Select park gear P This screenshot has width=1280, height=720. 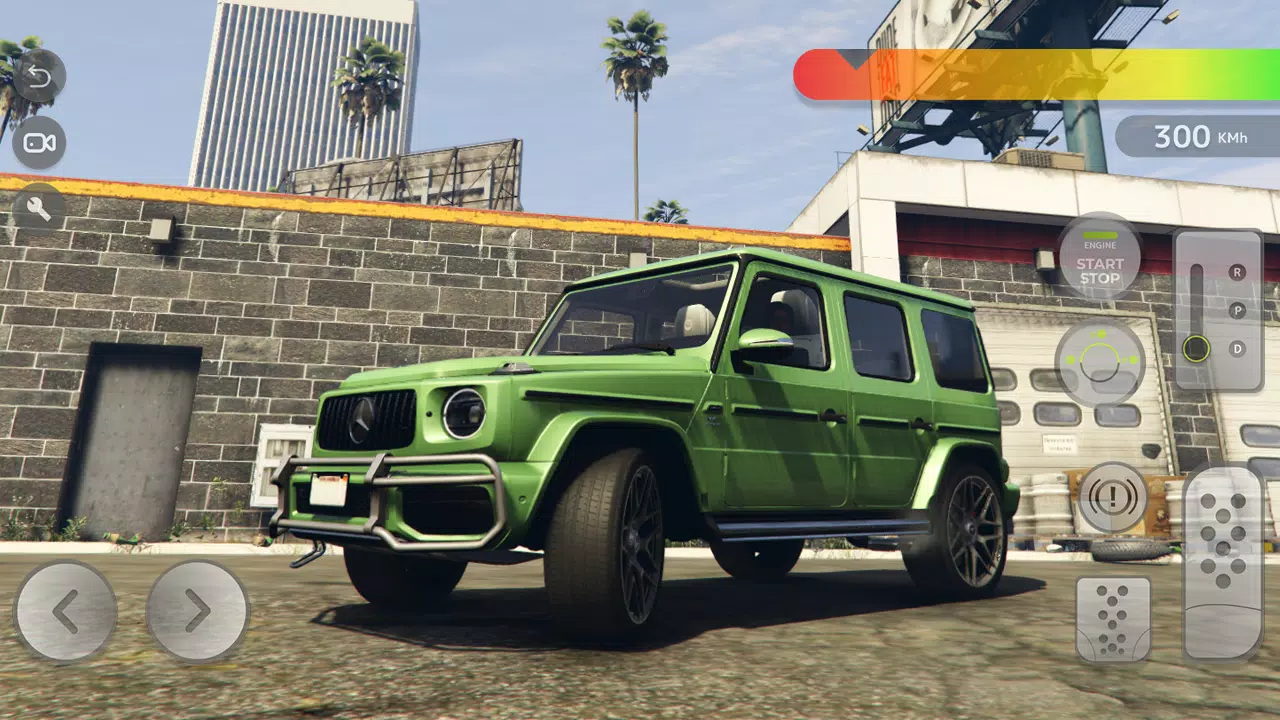(x=1238, y=311)
